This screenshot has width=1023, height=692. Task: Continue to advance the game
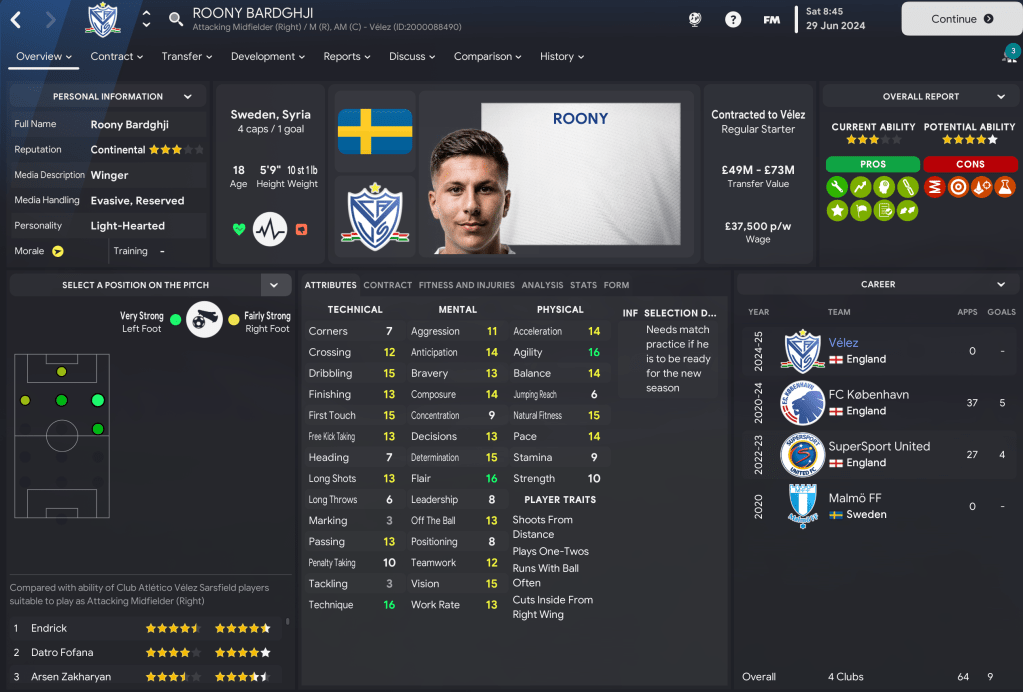(x=960, y=19)
